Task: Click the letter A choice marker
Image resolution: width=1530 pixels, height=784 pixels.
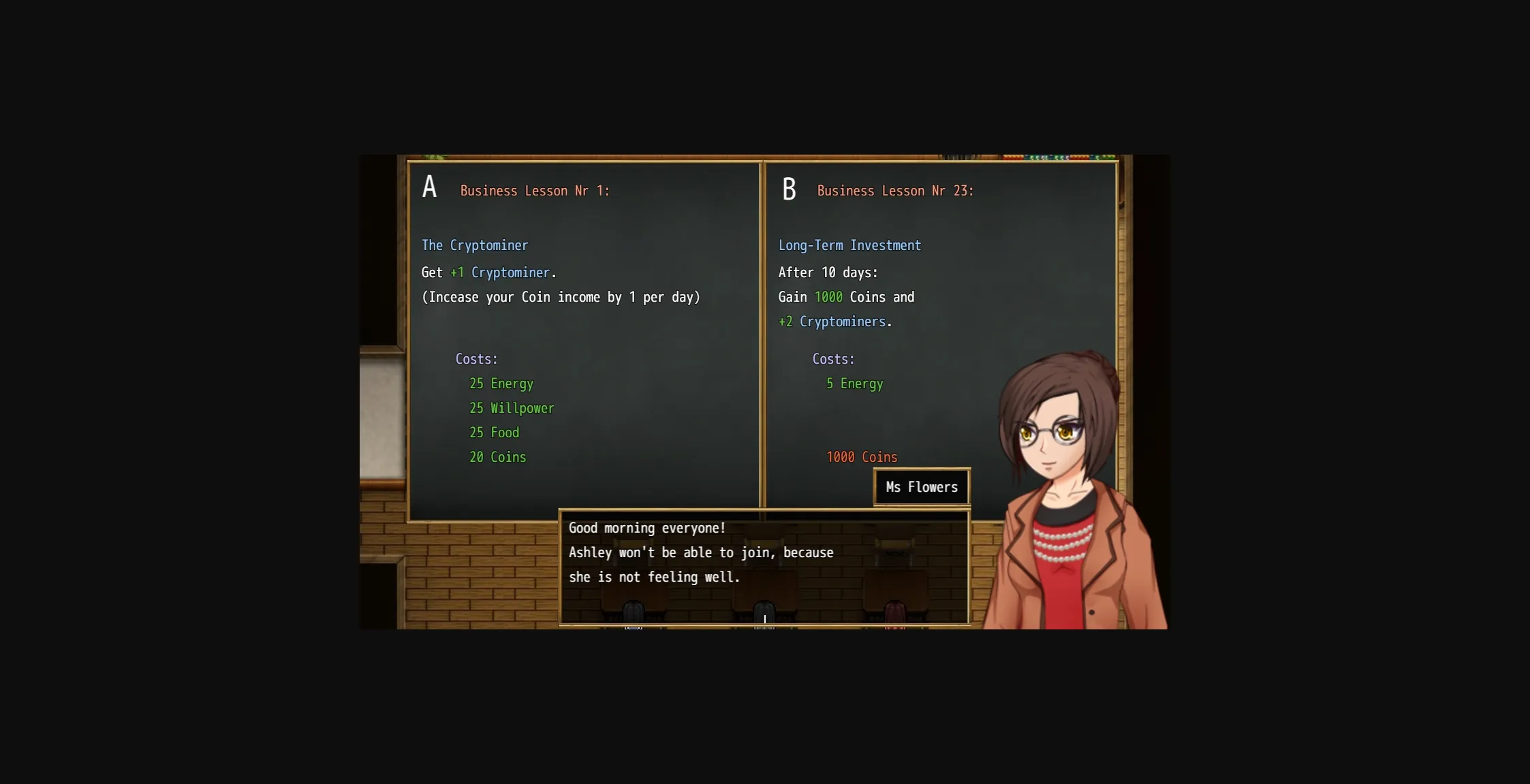Action: (430, 186)
